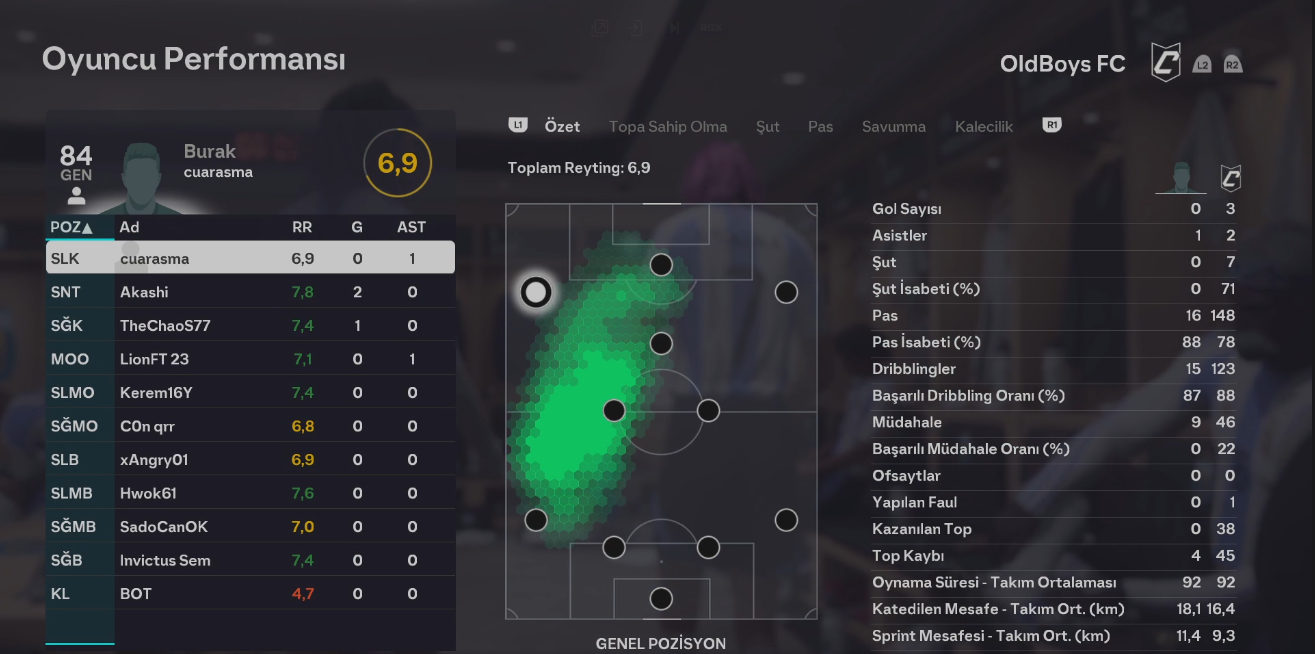The height and width of the screenshot is (654, 1315).
Task: Select the Özet tab
Action: pos(562,127)
